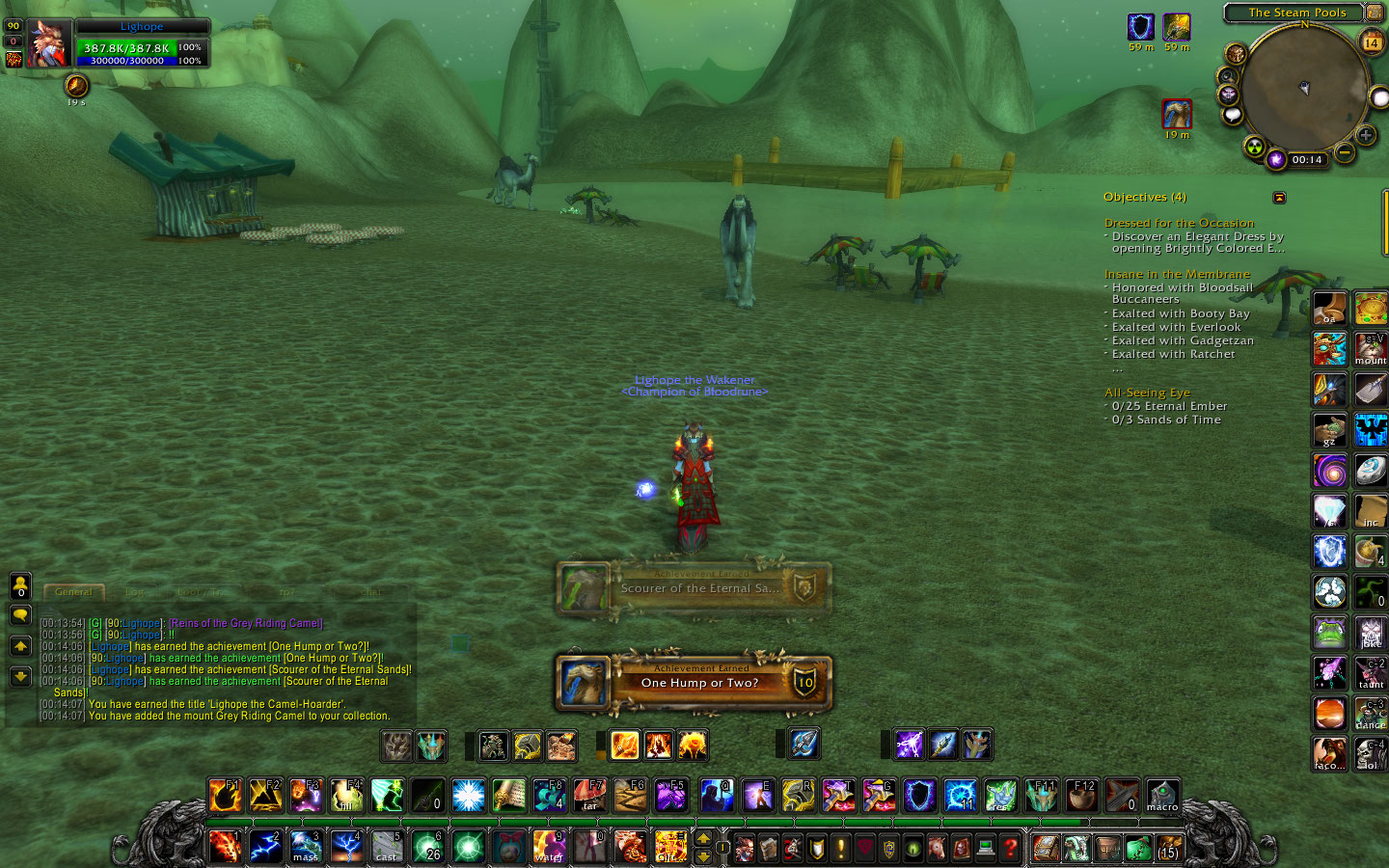
Task: Click the minimap tracking button with green radiation icon
Action: click(x=1254, y=147)
